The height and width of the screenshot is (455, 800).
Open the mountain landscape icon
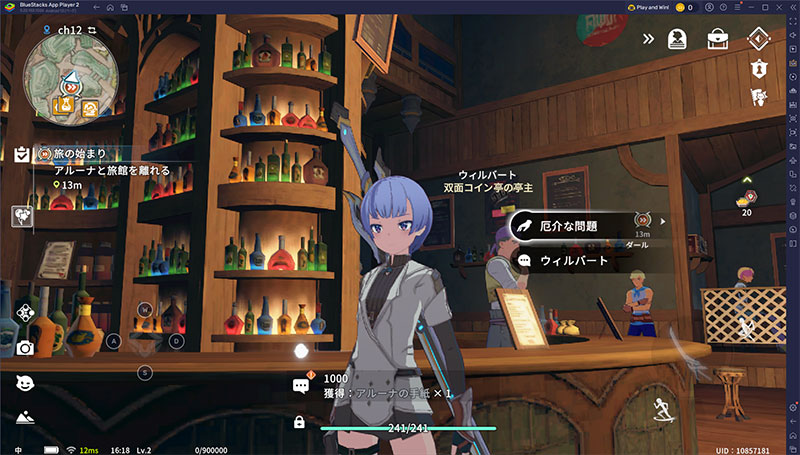click(x=25, y=417)
